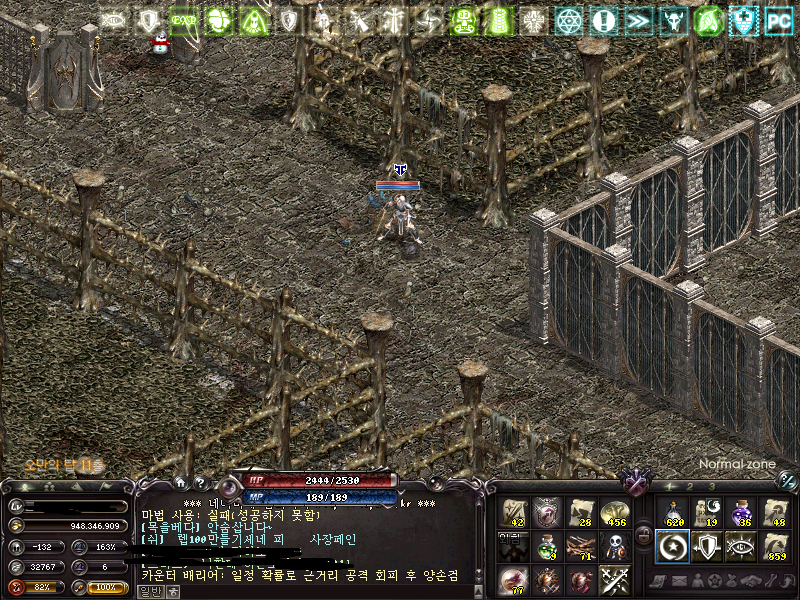Use the firewood bundle with 71 count
Image resolution: width=800 pixels, height=600 pixels.
pos(581,547)
